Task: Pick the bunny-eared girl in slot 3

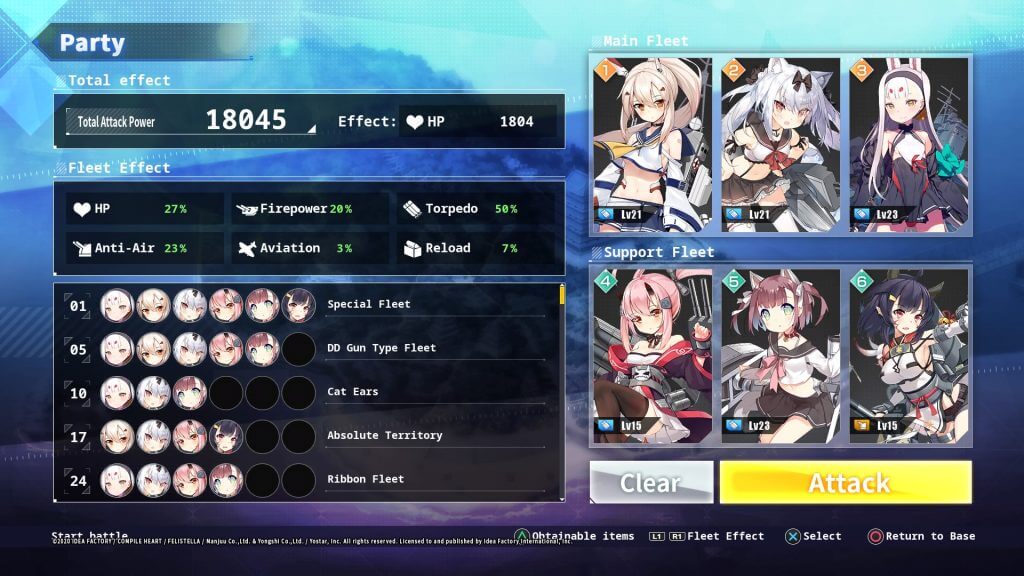Action: click(x=909, y=145)
